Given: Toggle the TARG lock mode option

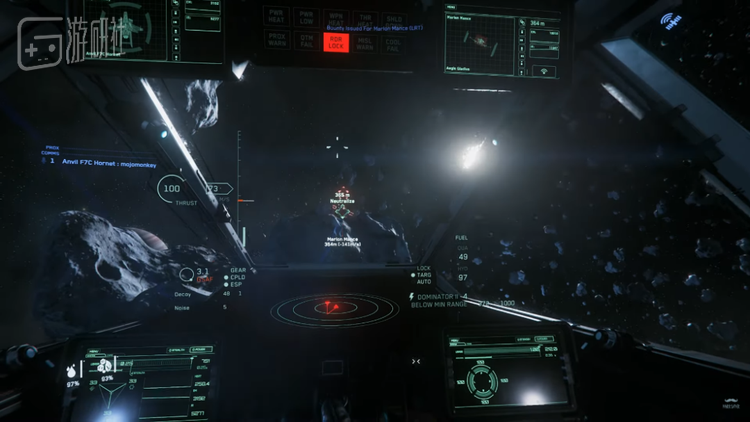Looking at the screenshot, I should pos(423,275).
